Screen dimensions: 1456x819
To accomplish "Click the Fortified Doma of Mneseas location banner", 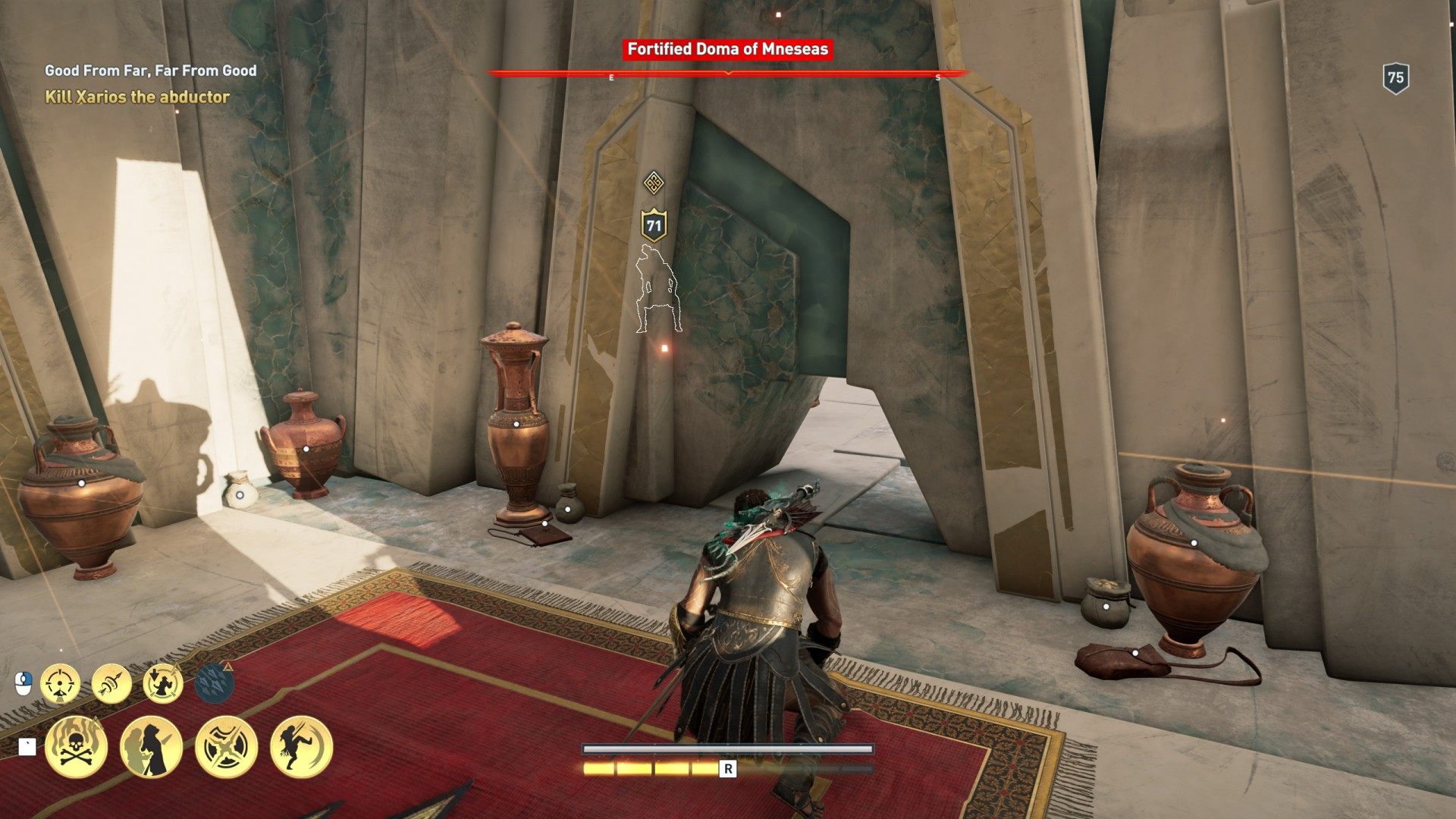I will pos(728,49).
